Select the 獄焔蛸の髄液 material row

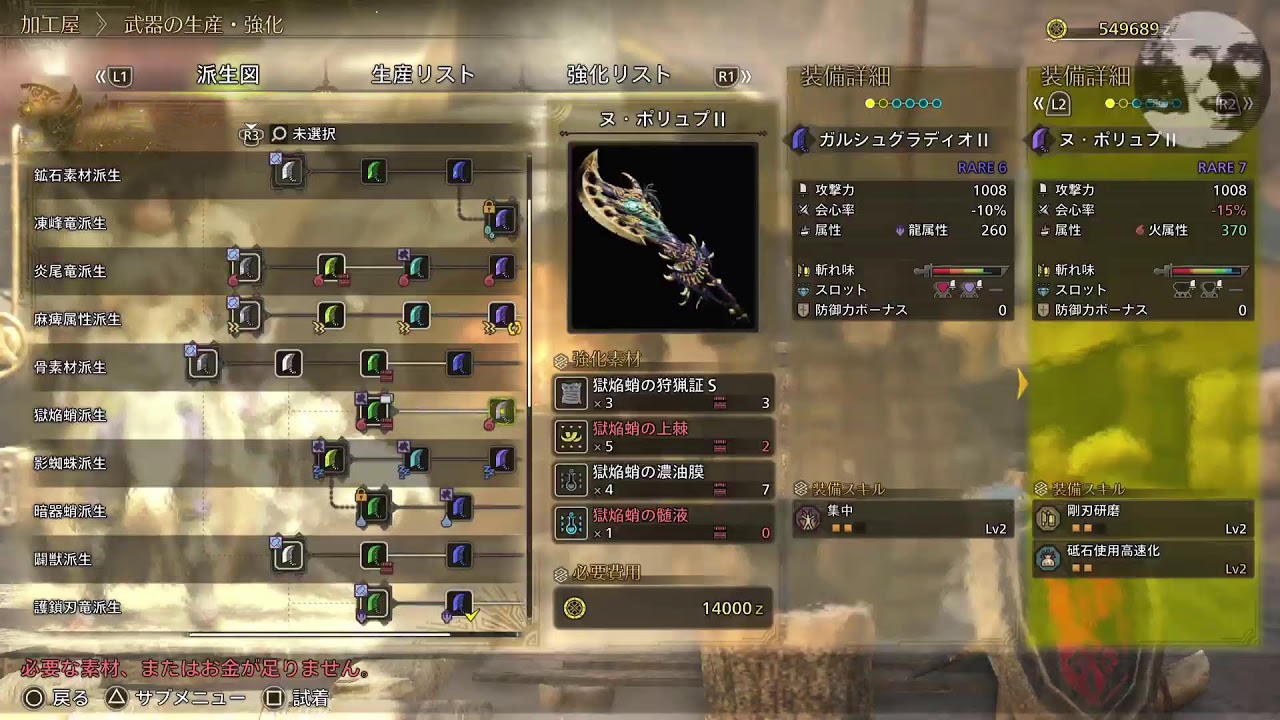coord(663,524)
